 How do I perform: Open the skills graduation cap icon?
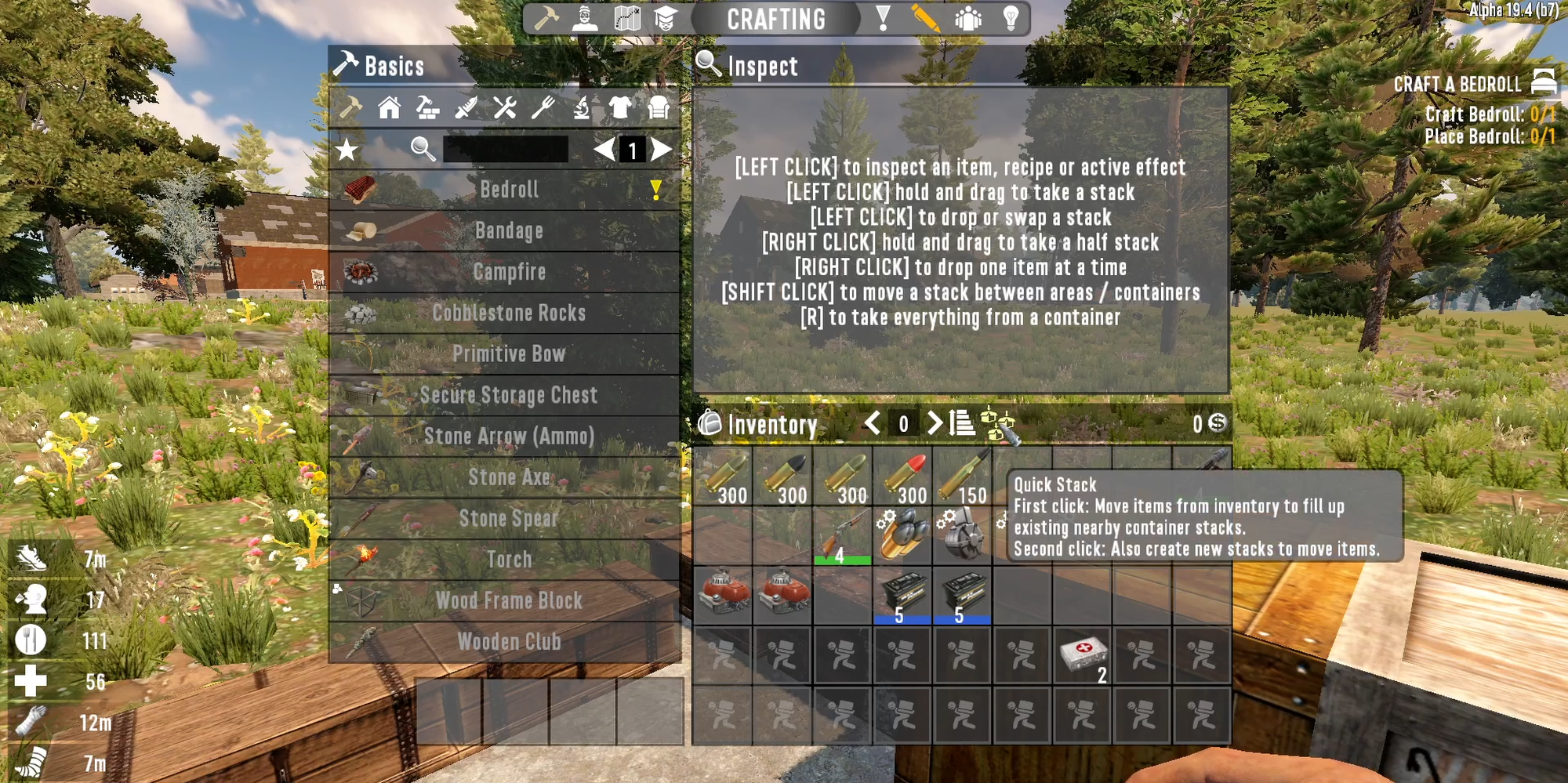pyautogui.click(x=666, y=19)
